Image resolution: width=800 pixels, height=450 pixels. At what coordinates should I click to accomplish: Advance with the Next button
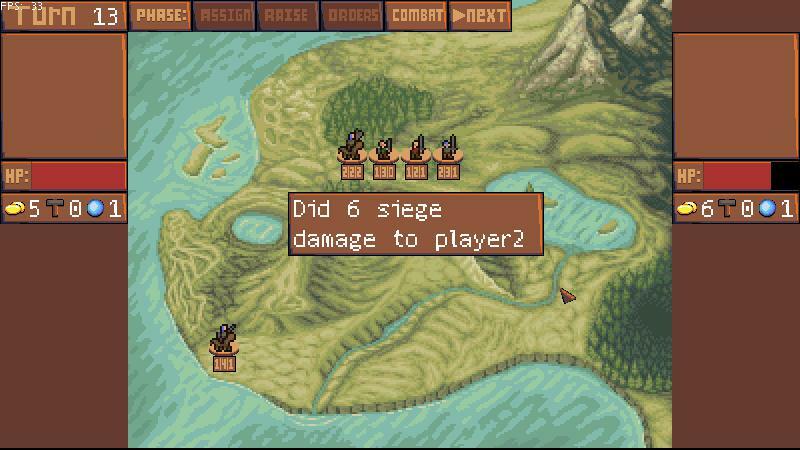pos(480,16)
